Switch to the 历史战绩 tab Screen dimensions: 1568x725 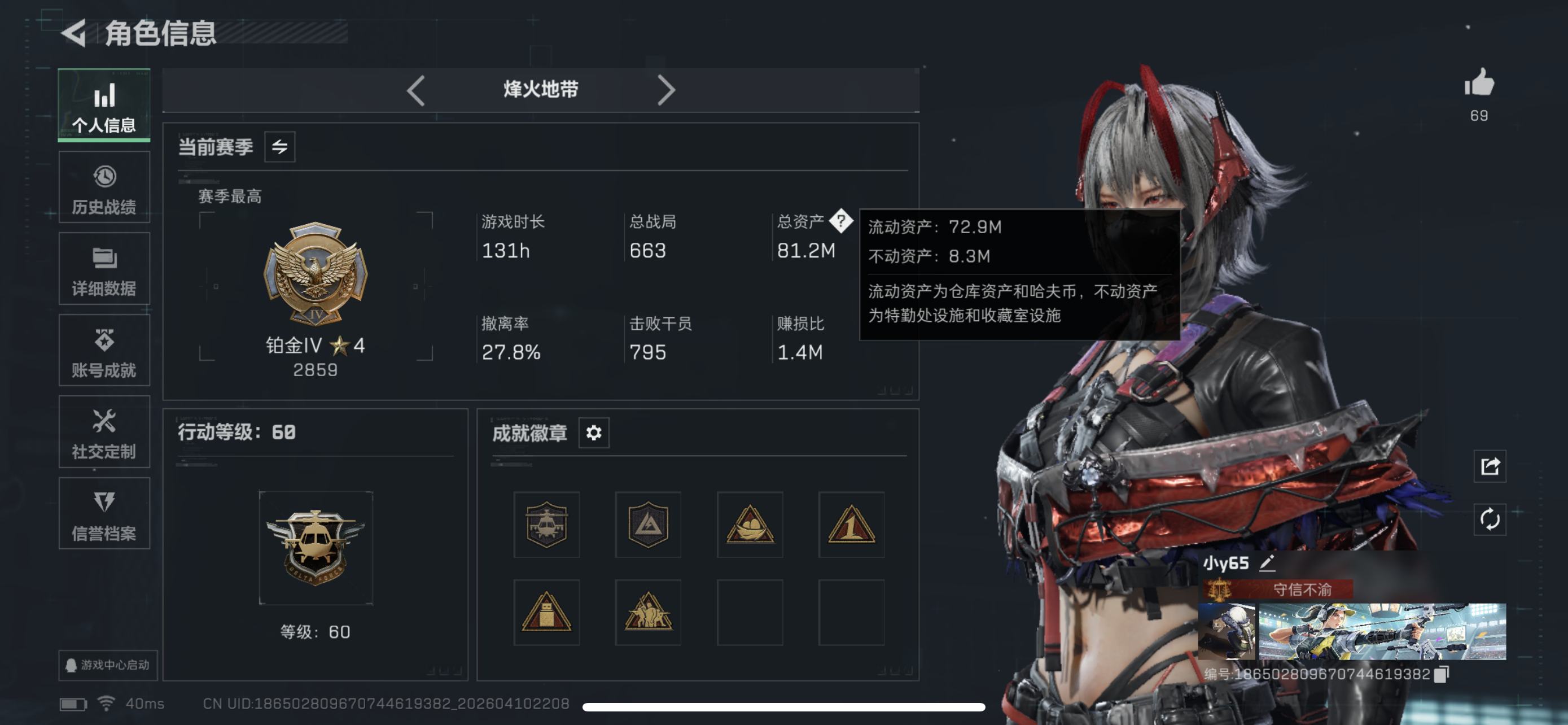104,187
